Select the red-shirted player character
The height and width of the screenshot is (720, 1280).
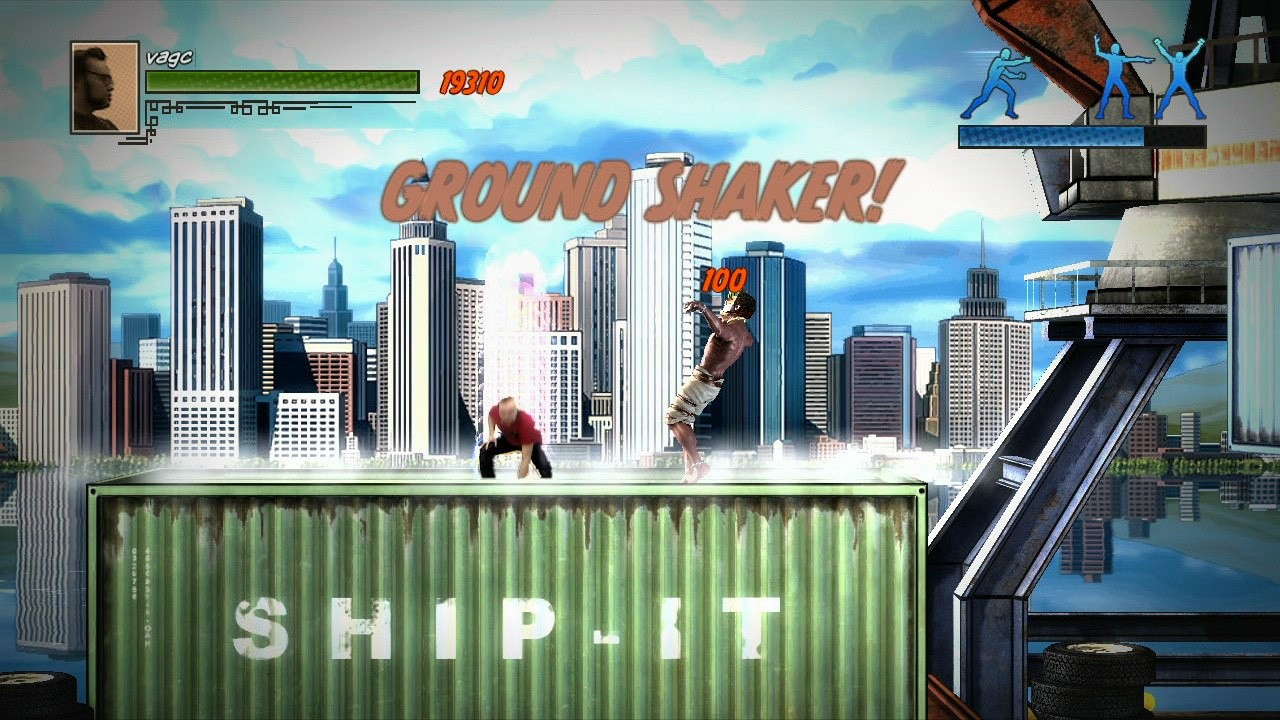[x=512, y=435]
